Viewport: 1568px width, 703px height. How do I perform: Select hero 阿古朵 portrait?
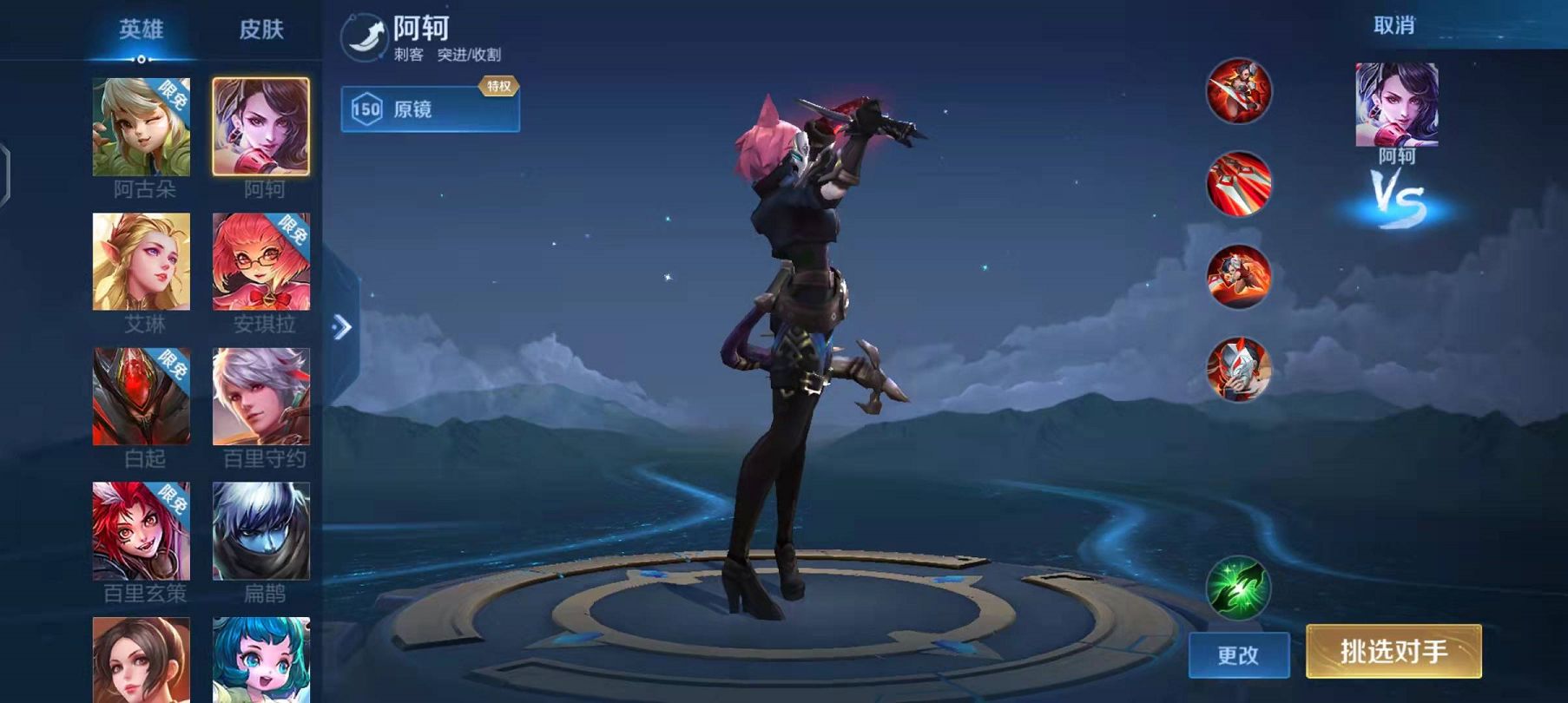[x=142, y=127]
